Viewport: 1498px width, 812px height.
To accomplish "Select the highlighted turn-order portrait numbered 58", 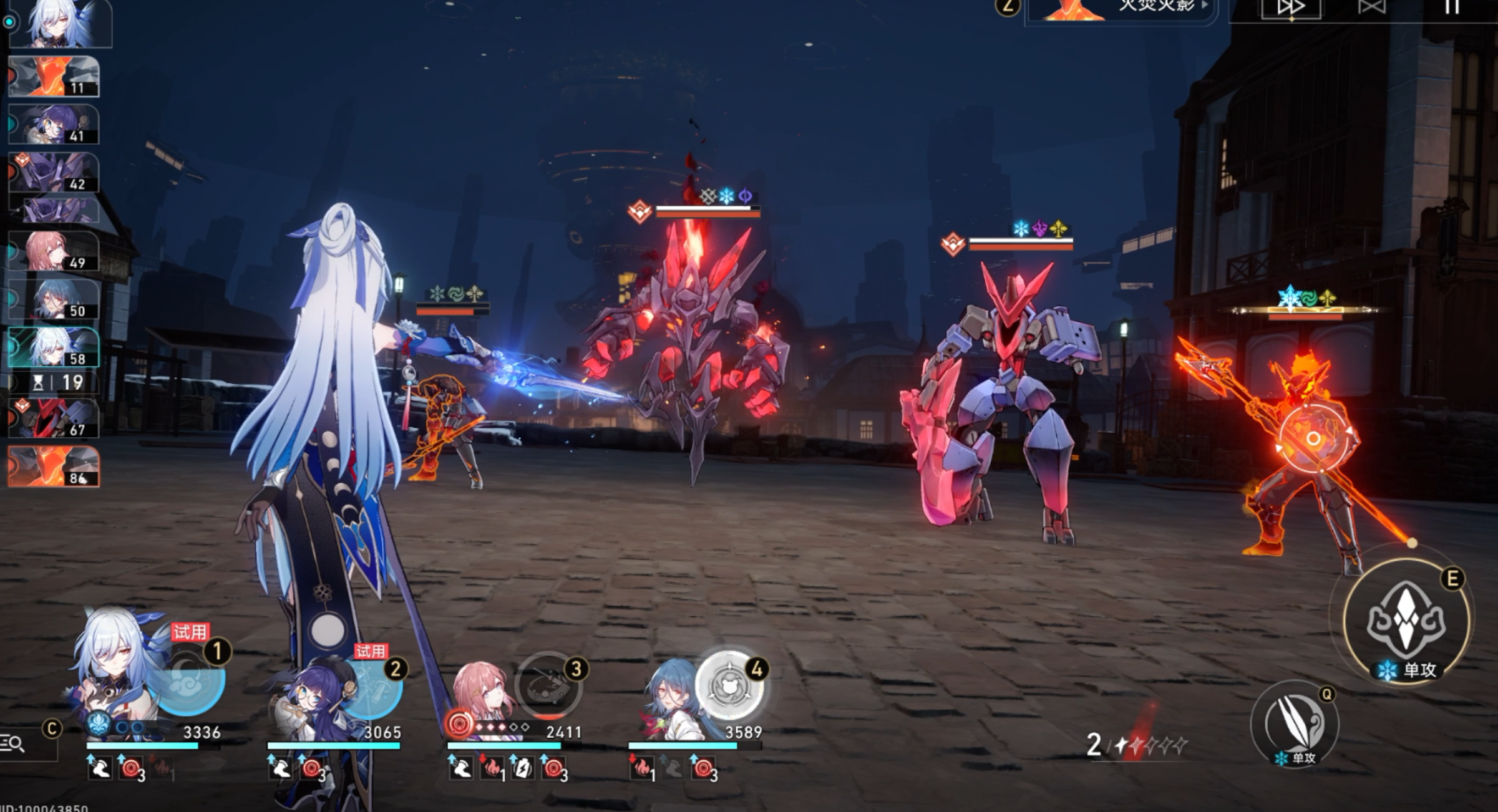I will (x=54, y=347).
